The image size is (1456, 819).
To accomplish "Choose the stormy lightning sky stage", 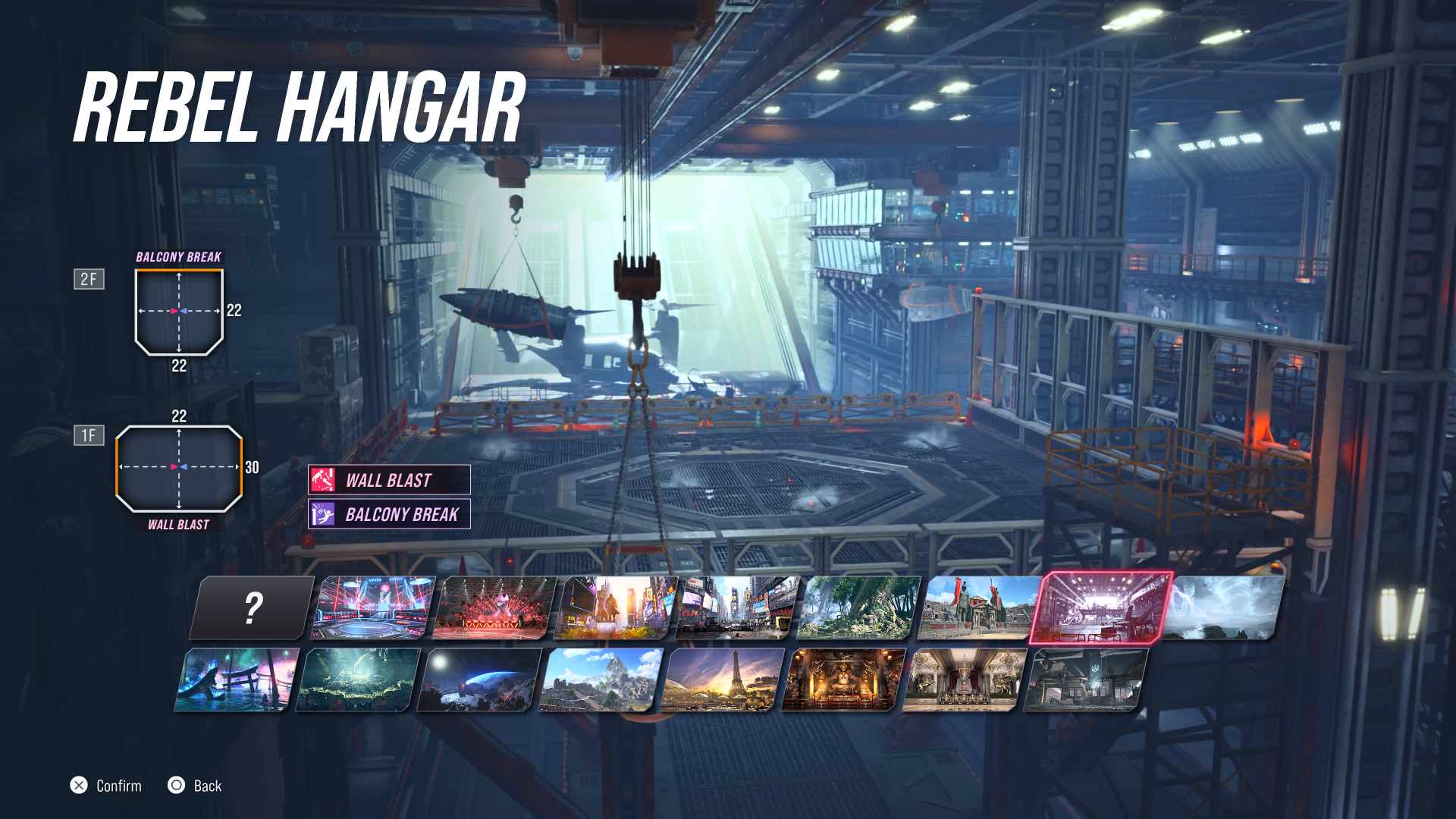I will pos(1223,607).
